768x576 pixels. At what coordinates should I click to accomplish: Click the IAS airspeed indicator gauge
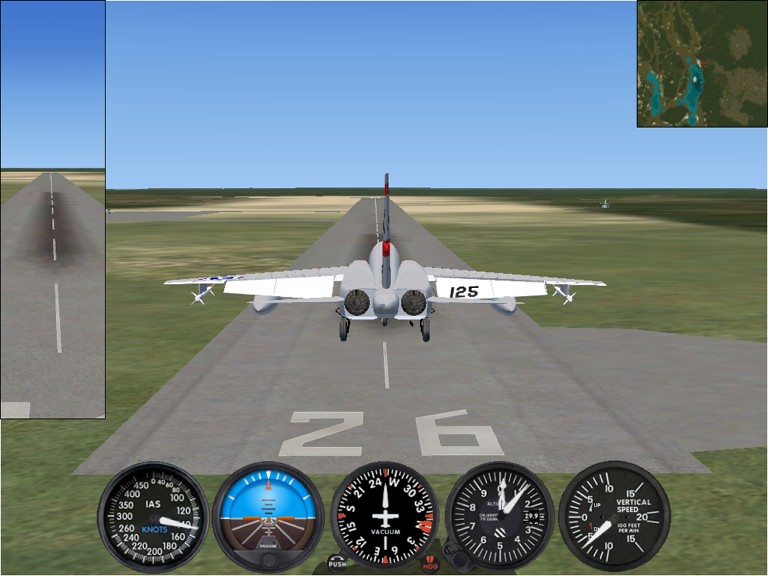[x=154, y=516]
